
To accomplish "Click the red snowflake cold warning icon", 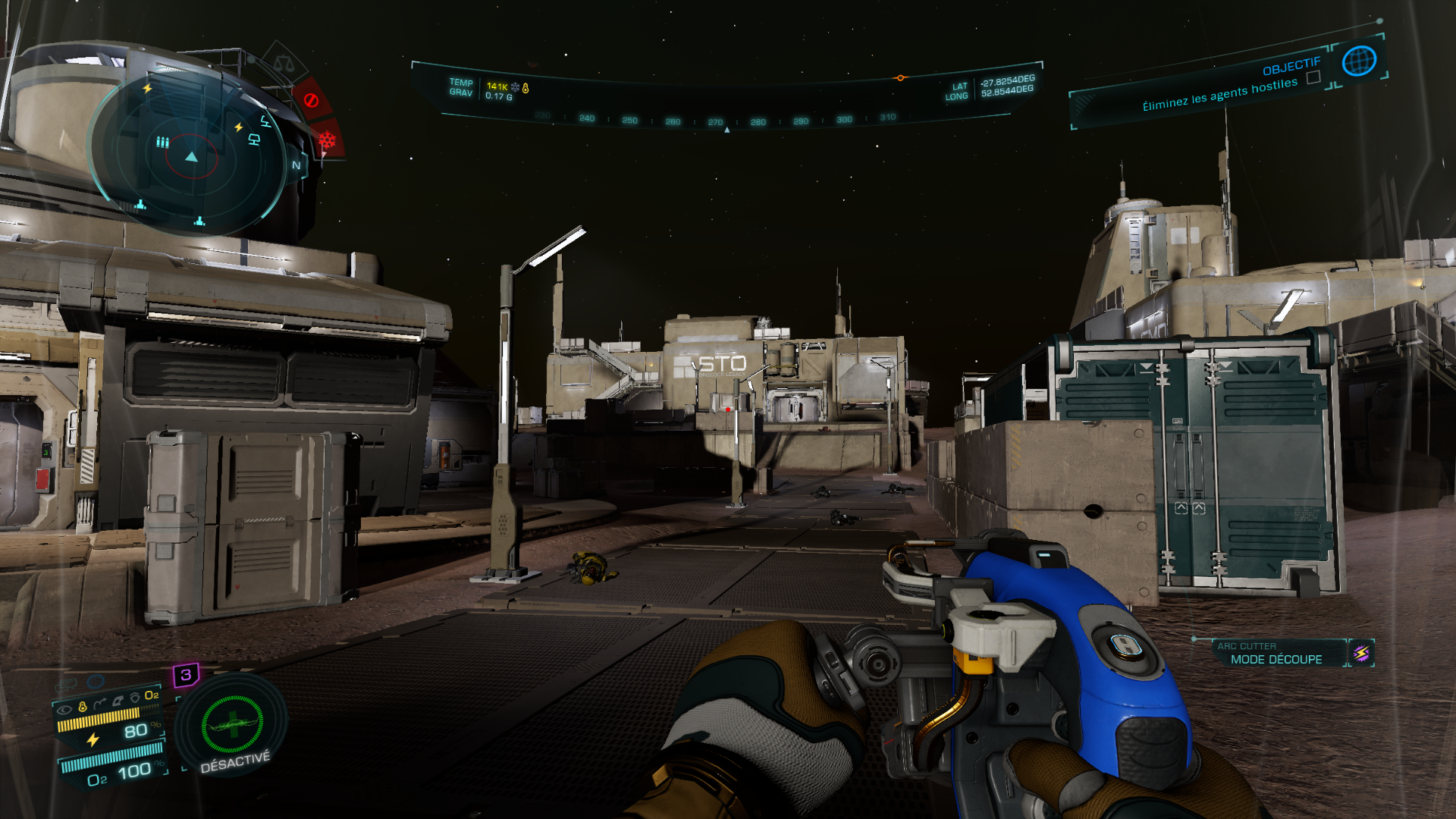I will tap(327, 140).
